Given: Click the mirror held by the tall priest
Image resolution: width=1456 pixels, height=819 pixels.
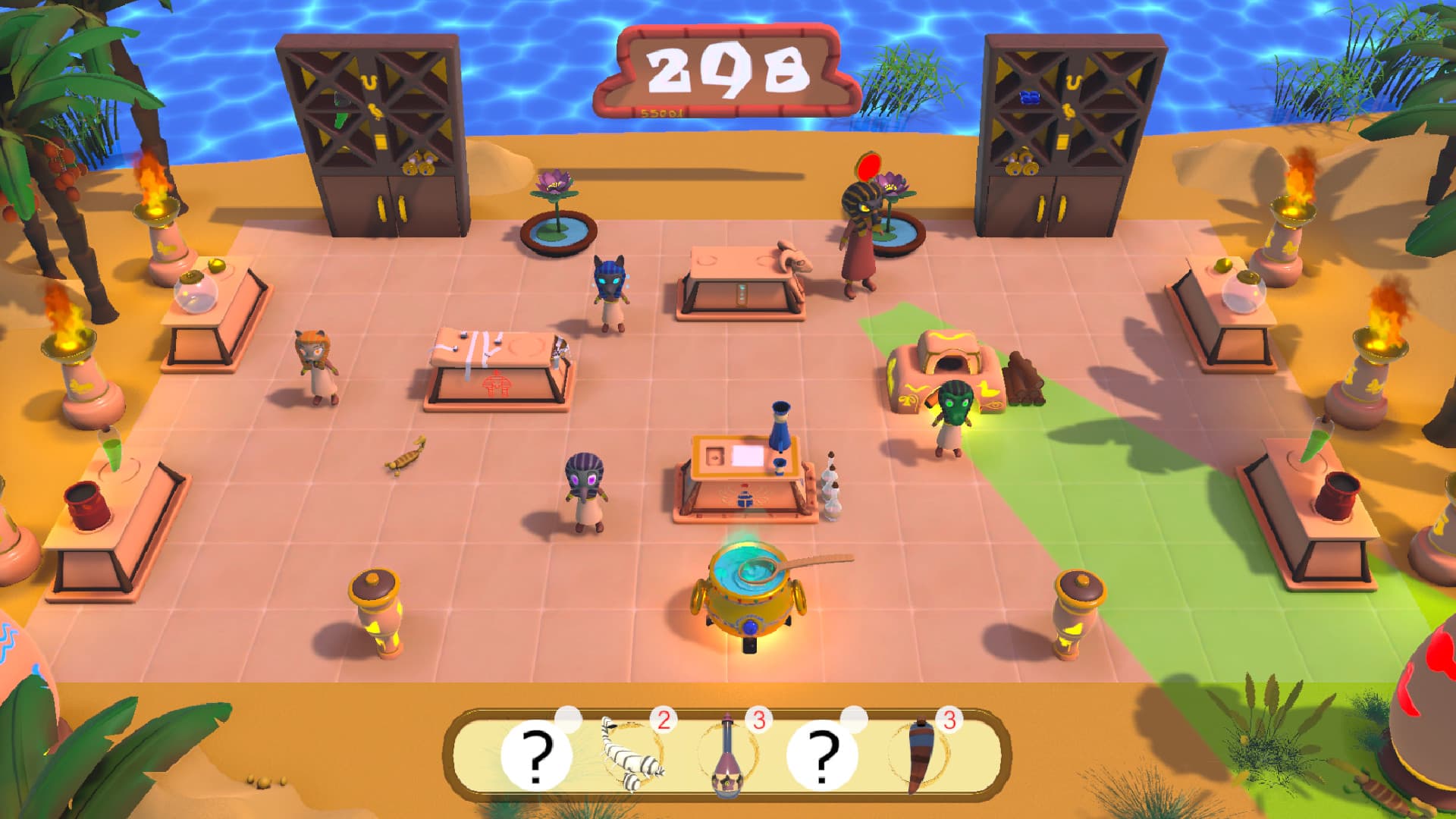Looking at the screenshot, I should (868, 165).
